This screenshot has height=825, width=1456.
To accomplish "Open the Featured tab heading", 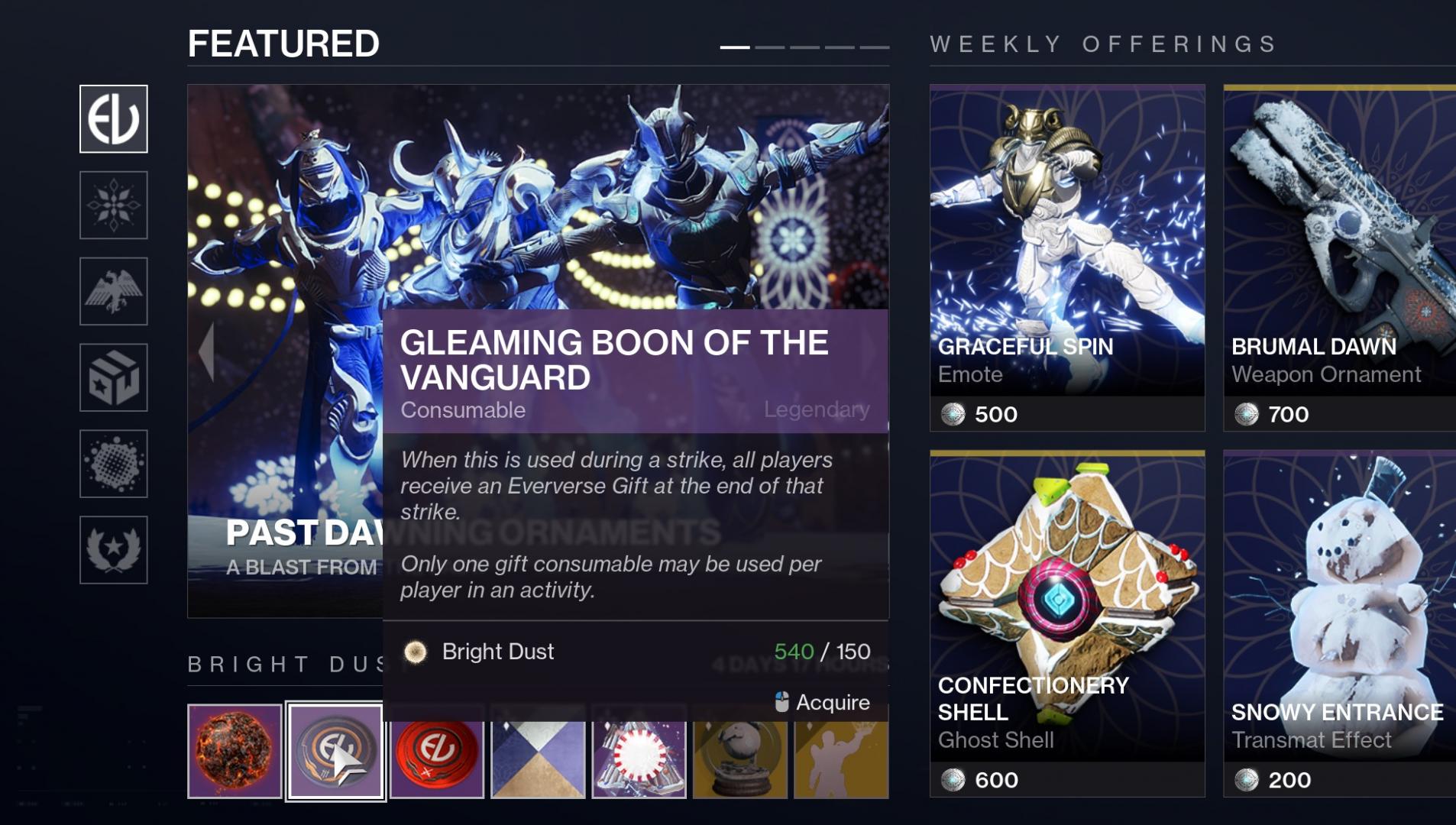I will pos(283,42).
